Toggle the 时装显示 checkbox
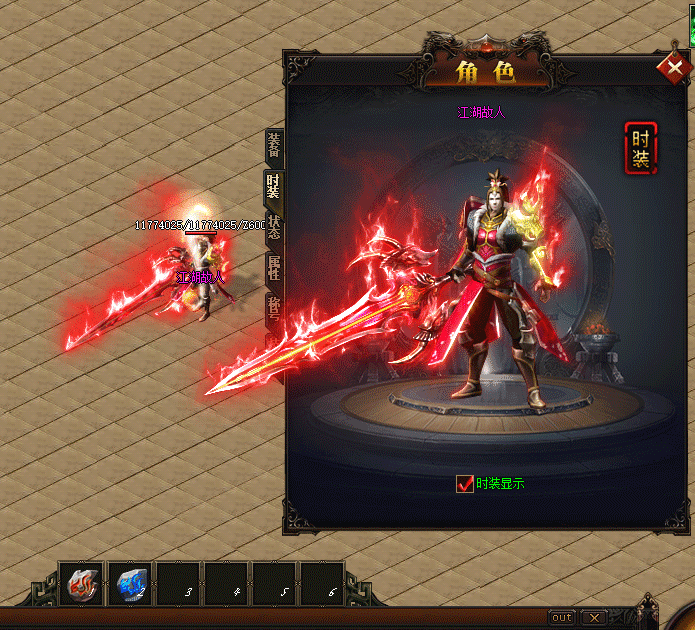The height and width of the screenshot is (630, 695). click(465, 484)
